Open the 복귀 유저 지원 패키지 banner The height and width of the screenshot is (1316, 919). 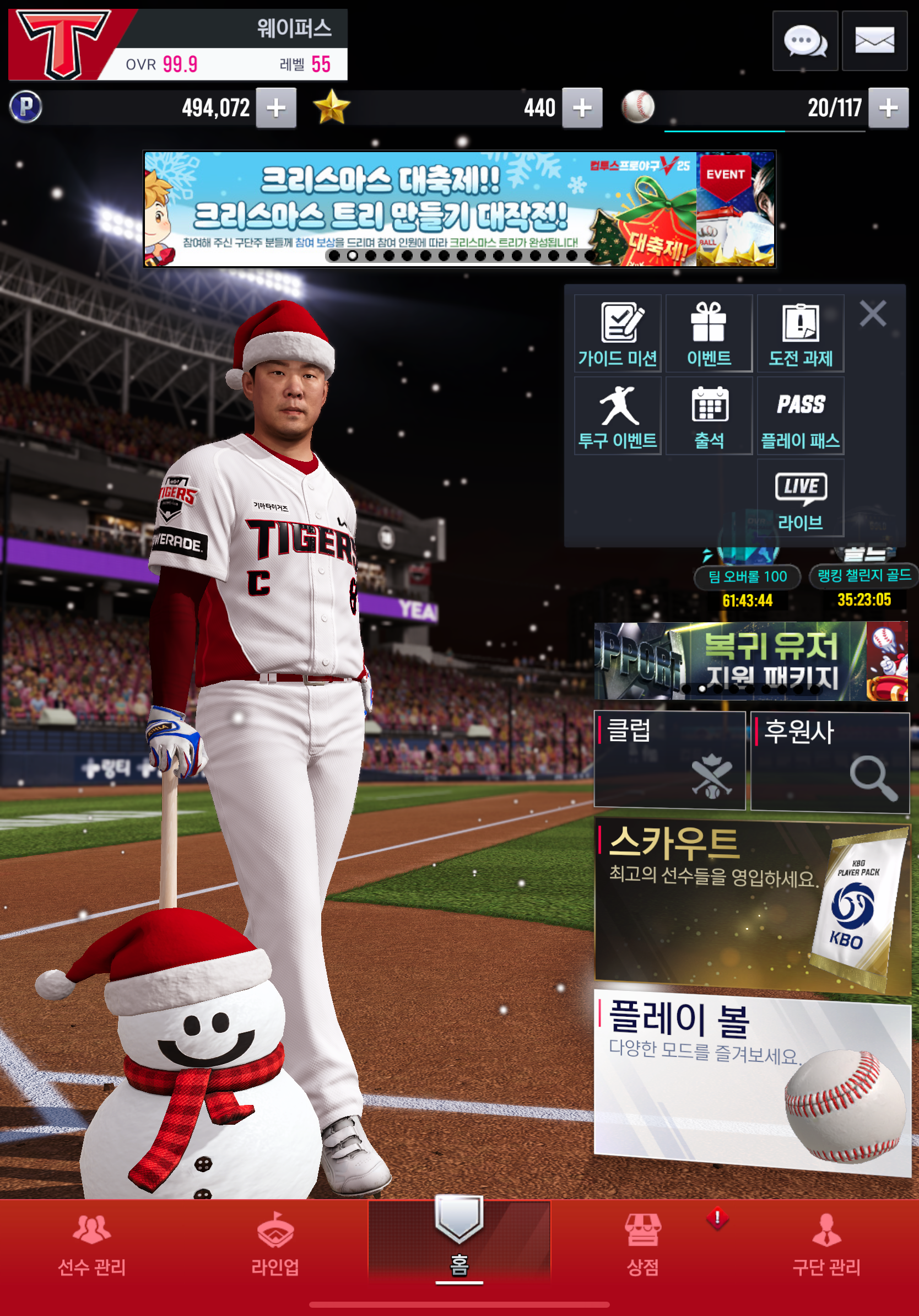750,661
